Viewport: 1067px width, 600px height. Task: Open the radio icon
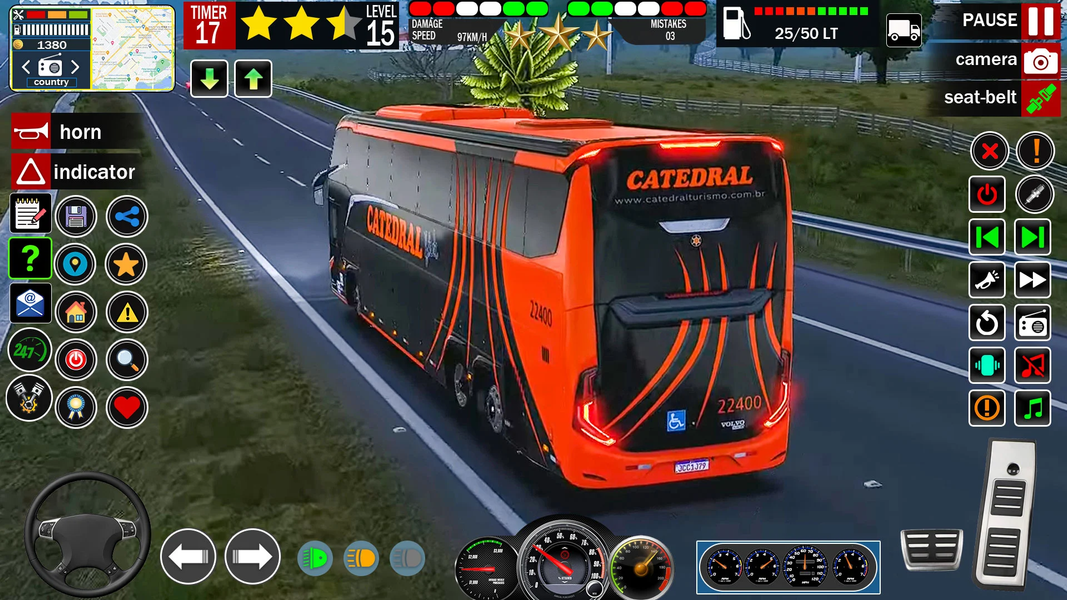click(1033, 323)
